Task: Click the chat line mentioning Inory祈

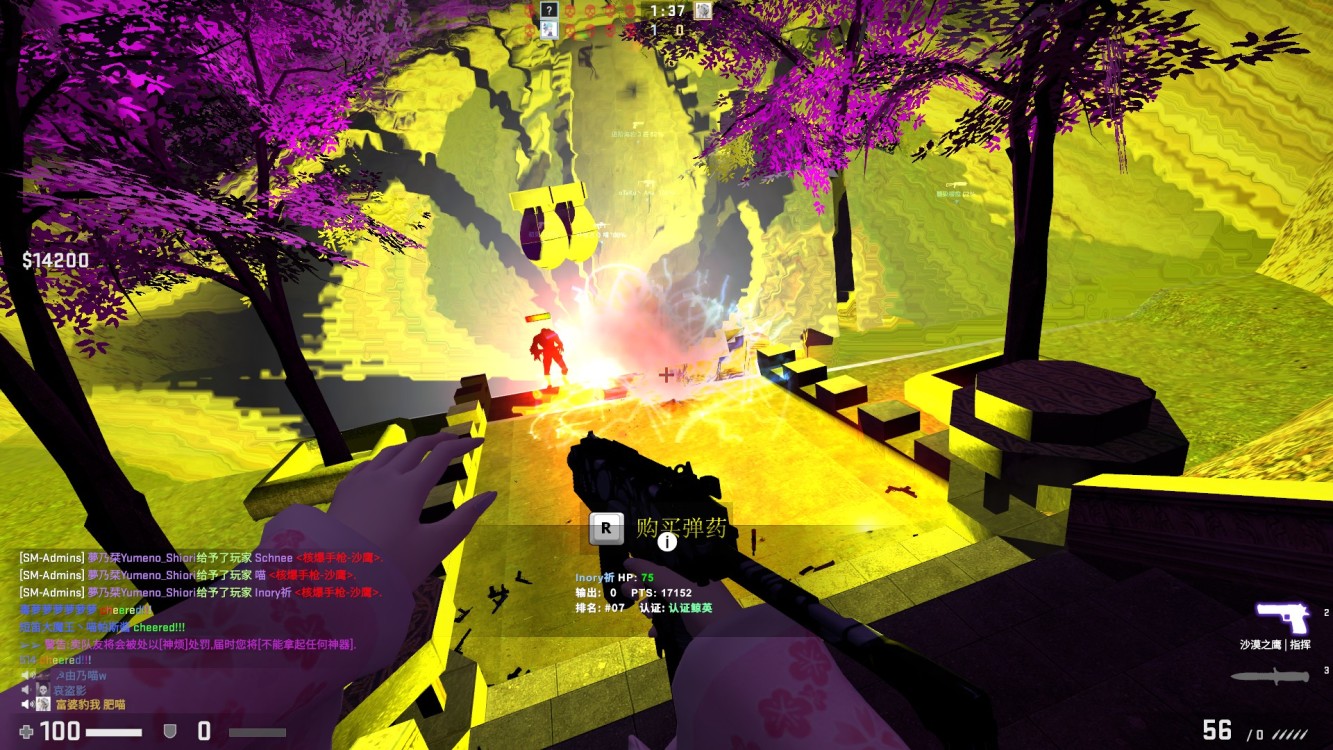Action: tap(200, 592)
